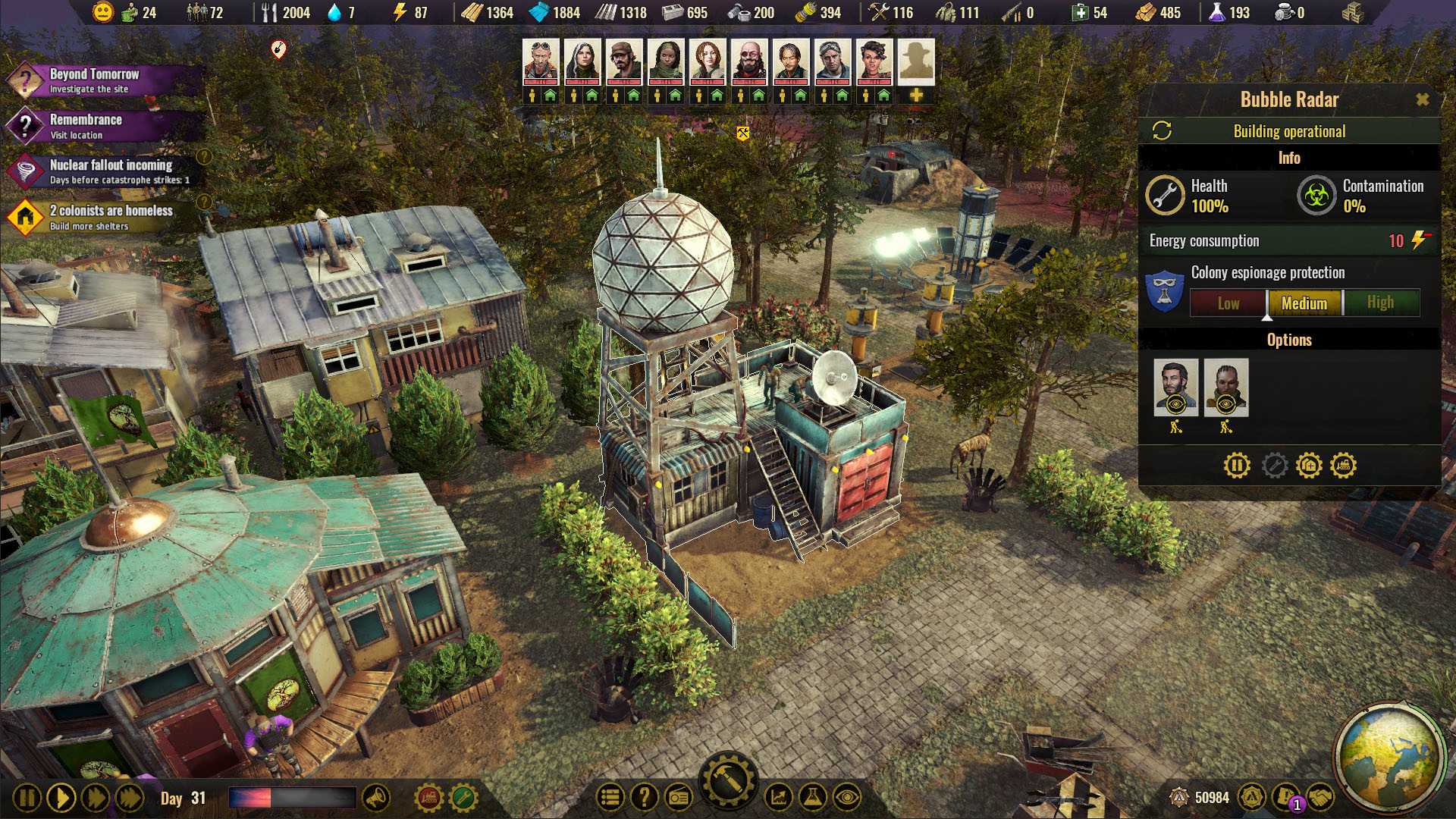Click the diplomacy handshake icon near the minimap
The image size is (1456, 819).
point(1319,797)
